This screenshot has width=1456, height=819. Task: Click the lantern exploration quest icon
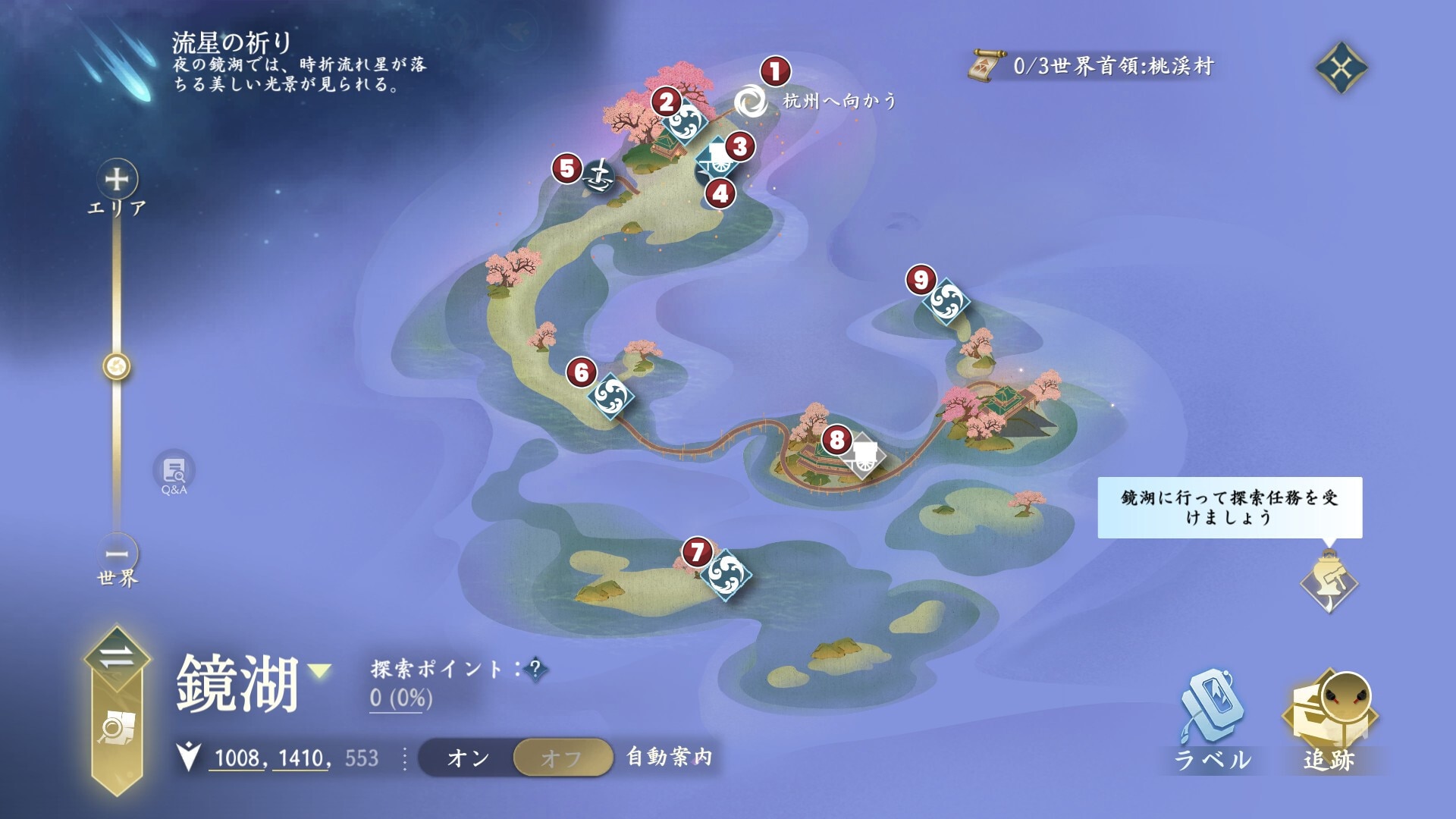point(1329,584)
